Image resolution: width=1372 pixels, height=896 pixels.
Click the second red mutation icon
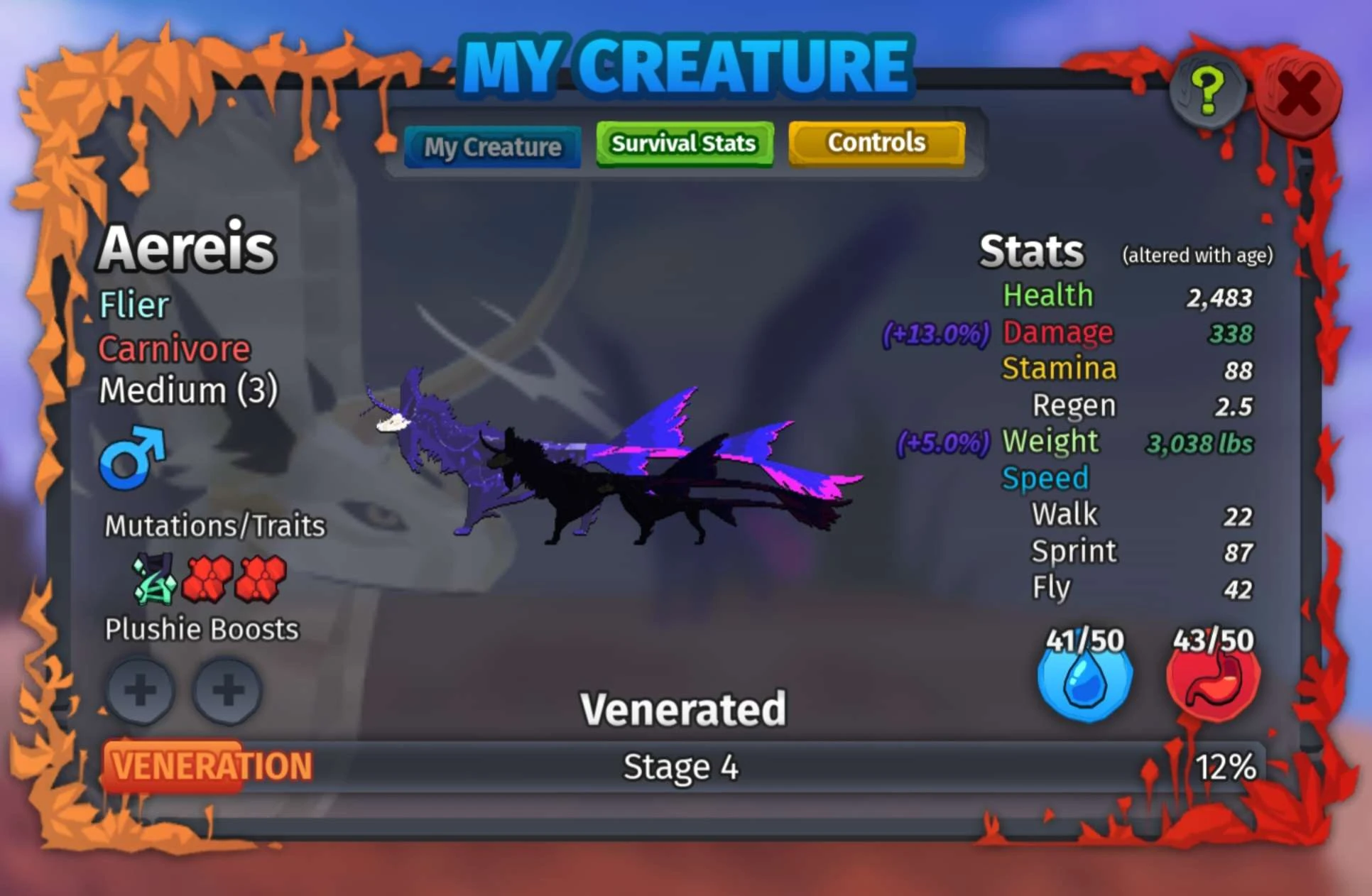pos(261,579)
